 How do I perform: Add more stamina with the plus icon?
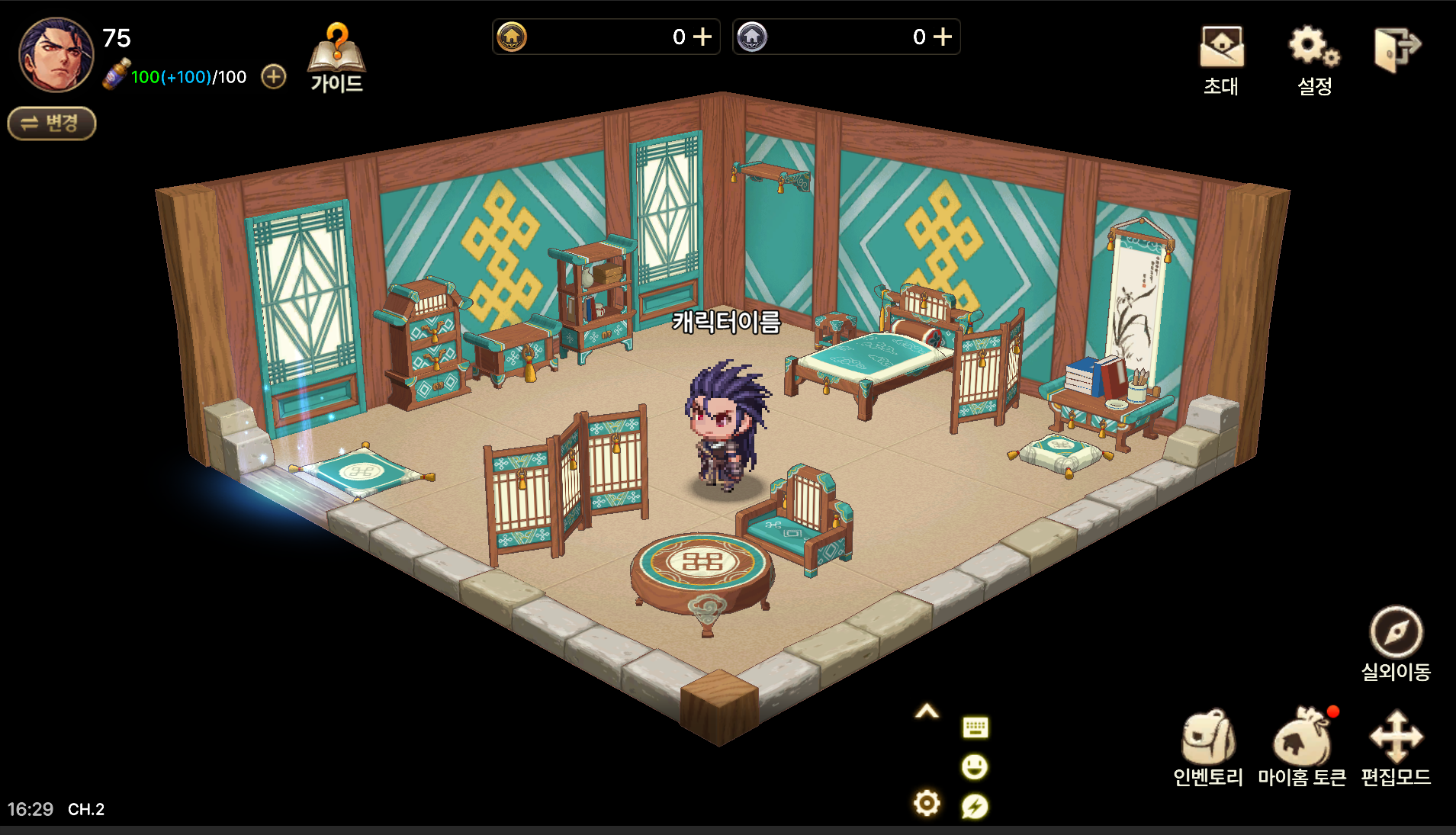point(274,76)
